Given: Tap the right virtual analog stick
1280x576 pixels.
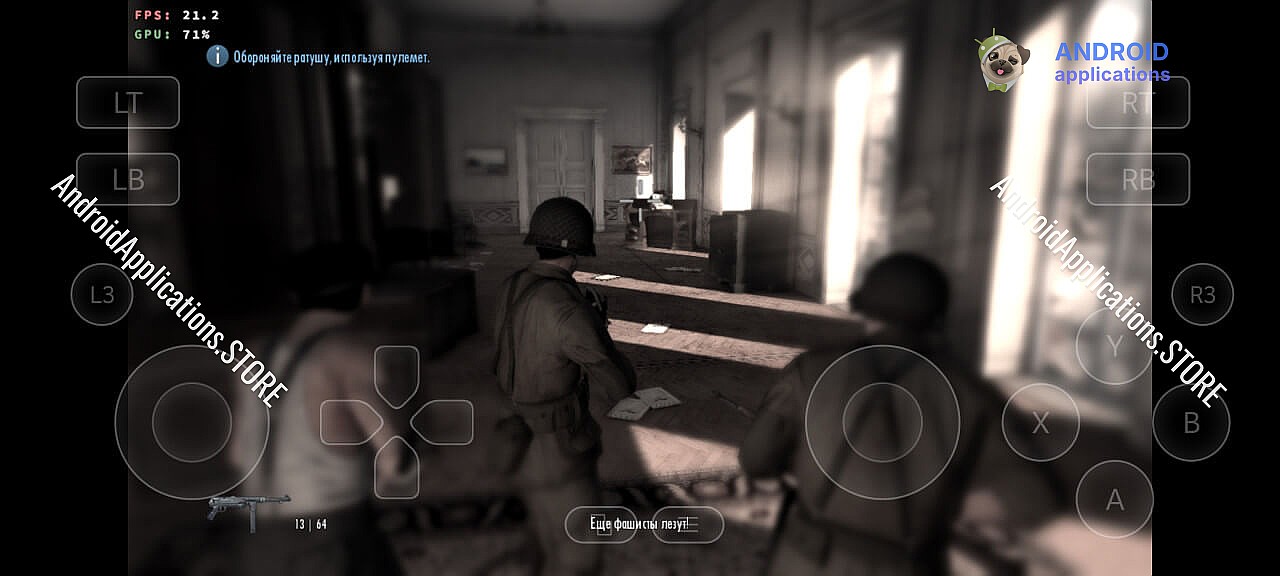Looking at the screenshot, I should pos(882,422).
